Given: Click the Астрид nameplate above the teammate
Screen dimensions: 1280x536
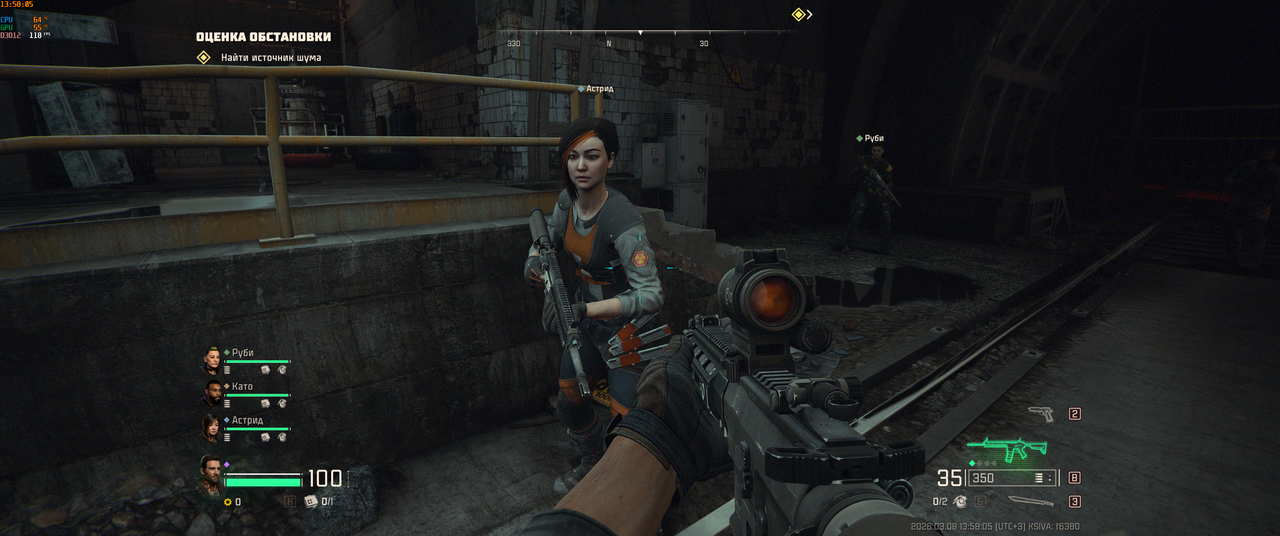Looking at the screenshot, I should pos(599,89).
